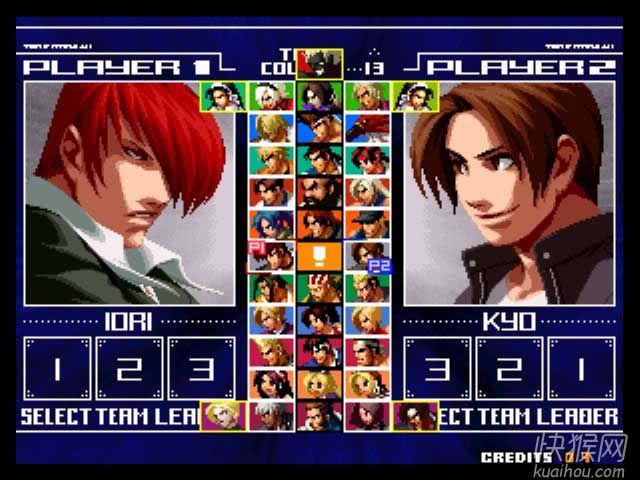Screen dimensions: 640x480
Task: Select Kyo's roster tile marked P2
Action: coord(367,256)
